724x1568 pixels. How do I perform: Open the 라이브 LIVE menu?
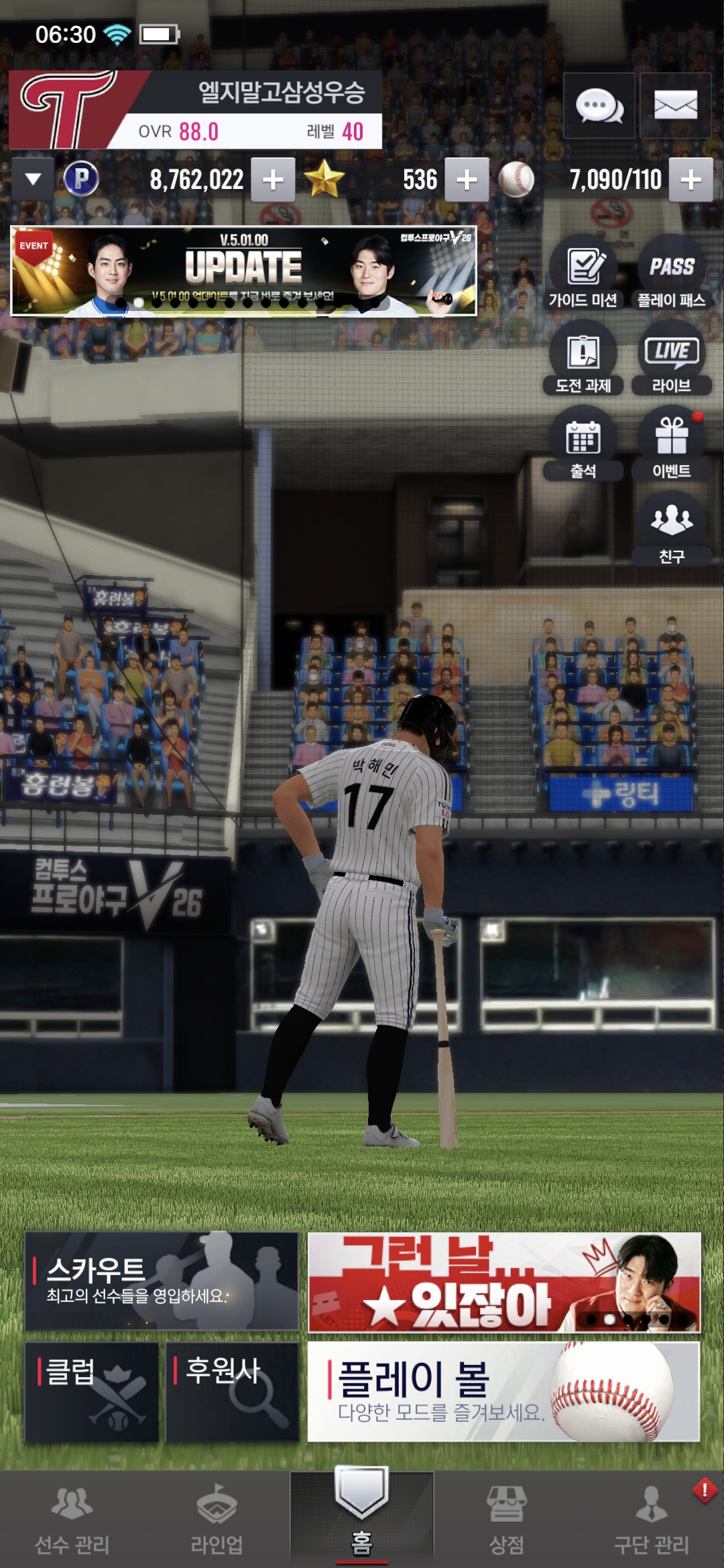pos(671,358)
